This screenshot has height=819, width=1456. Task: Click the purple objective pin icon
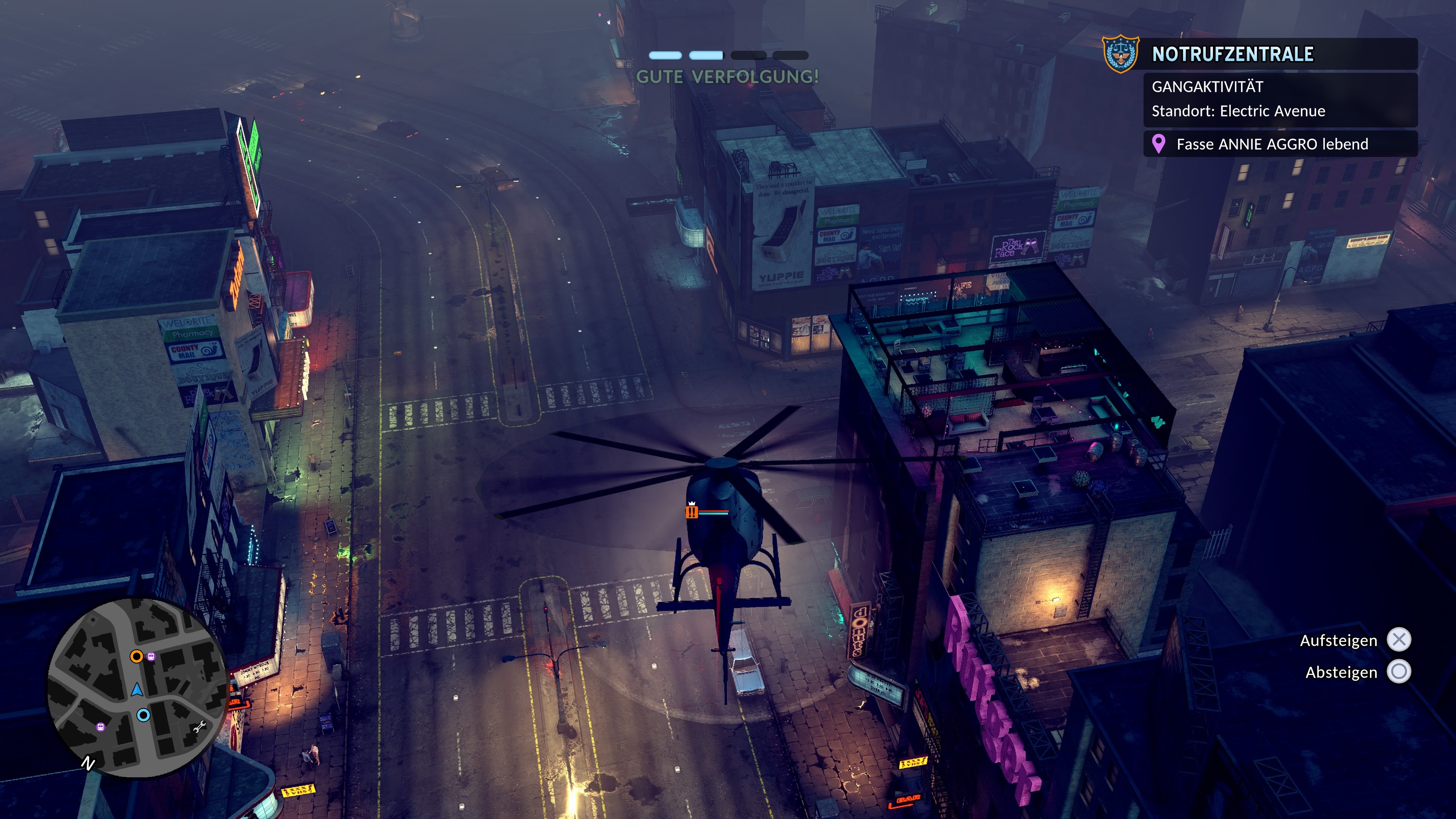tap(1159, 144)
